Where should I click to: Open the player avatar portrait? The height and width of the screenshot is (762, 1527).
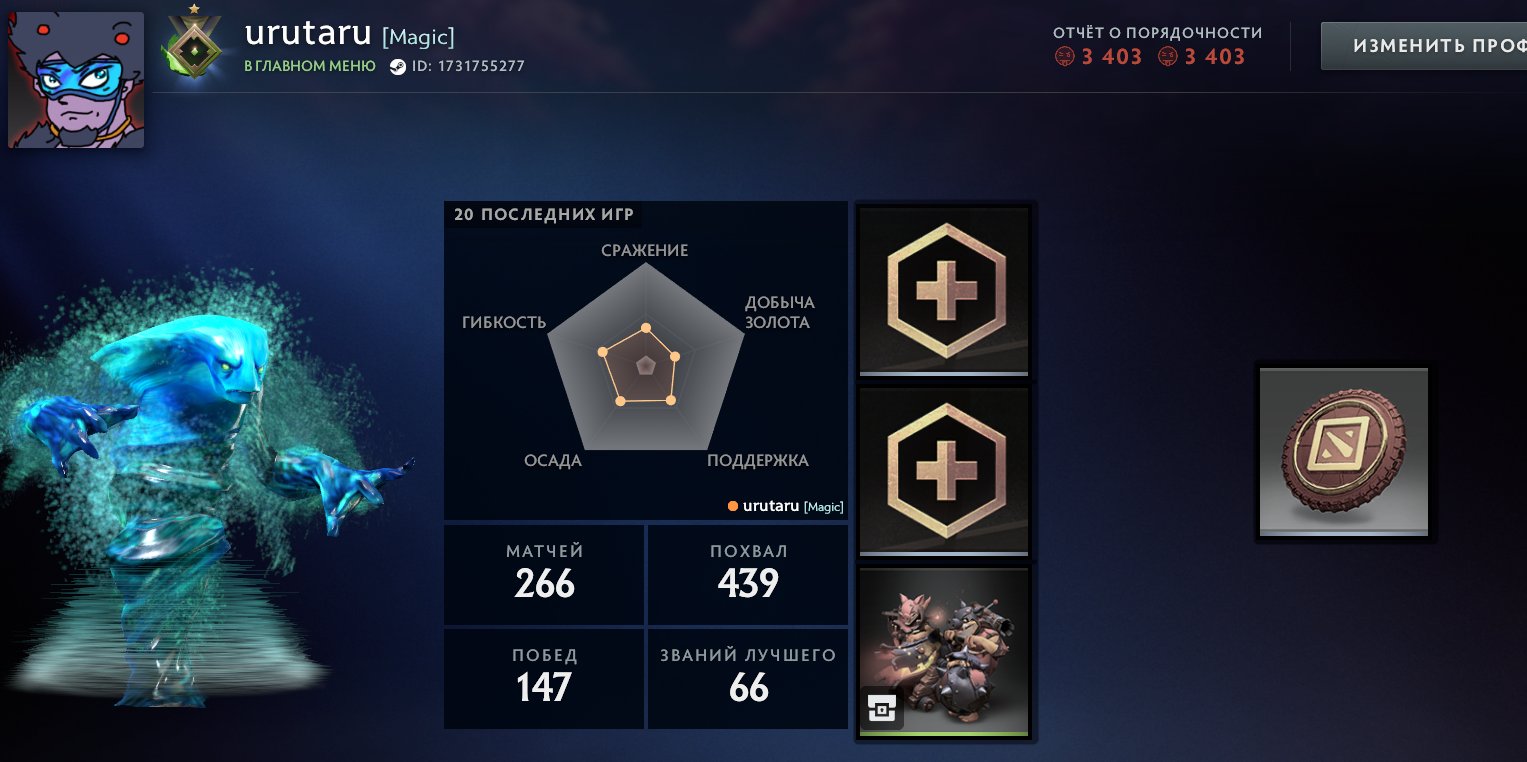click(x=75, y=79)
